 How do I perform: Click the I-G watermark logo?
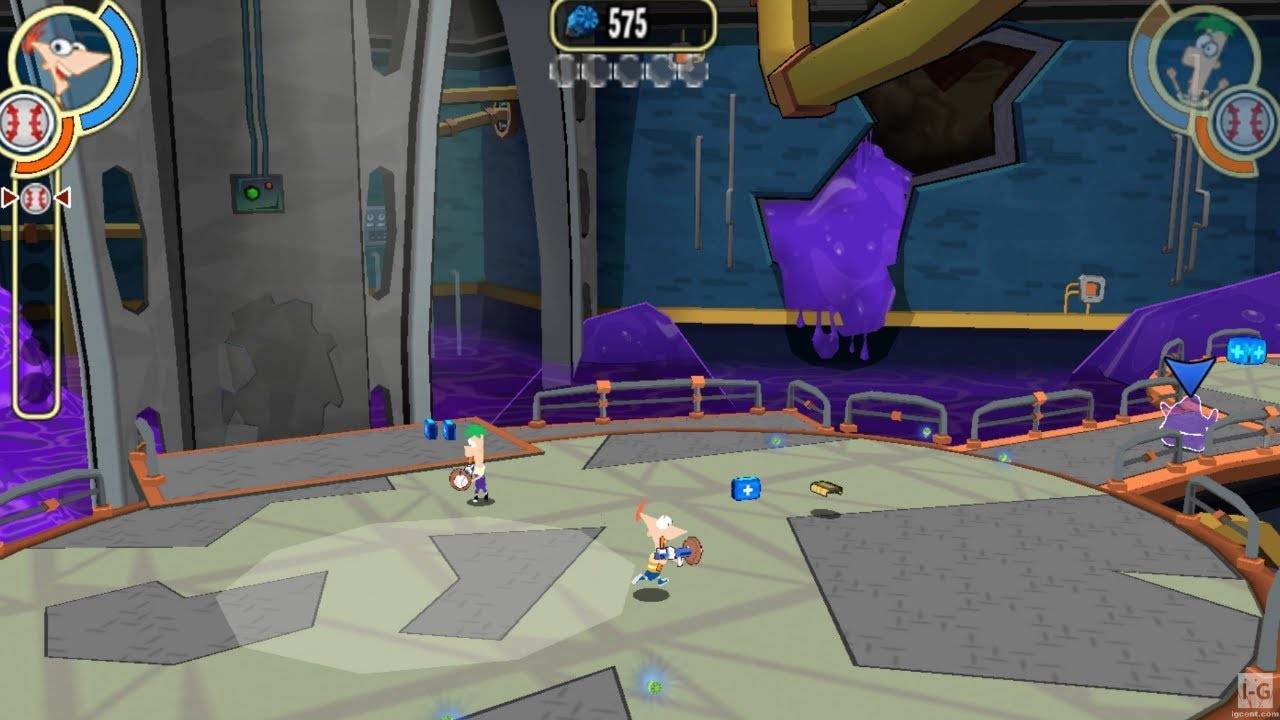pos(1254,688)
